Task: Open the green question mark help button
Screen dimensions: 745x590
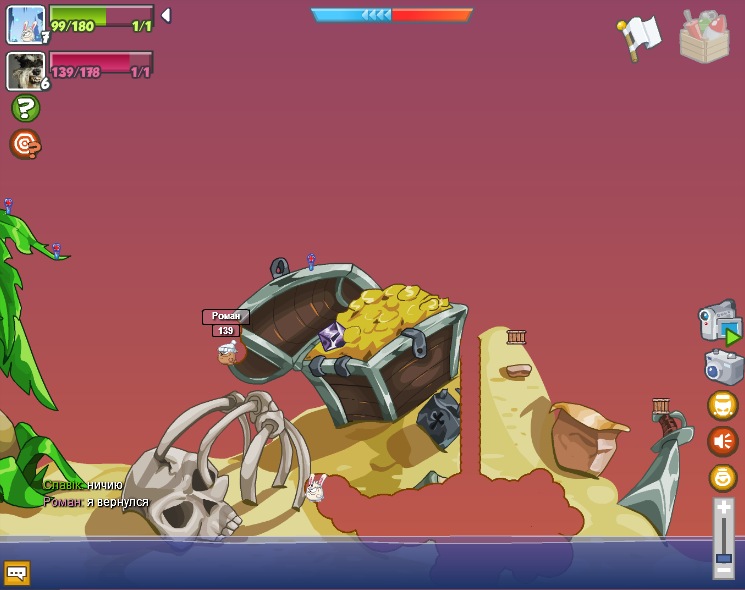Action: point(25,108)
